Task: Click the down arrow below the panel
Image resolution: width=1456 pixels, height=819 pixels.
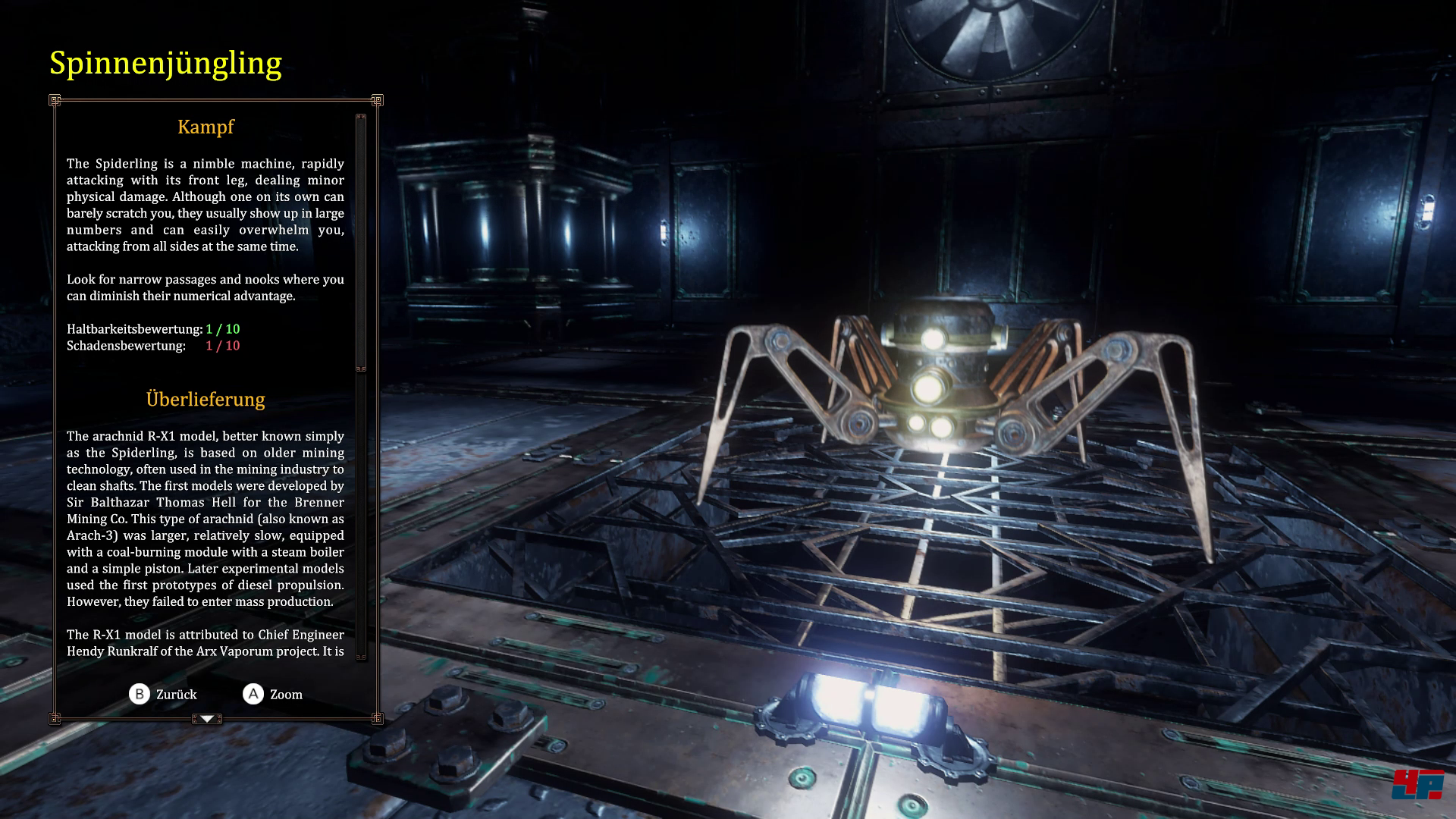Action: coord(207,718)
